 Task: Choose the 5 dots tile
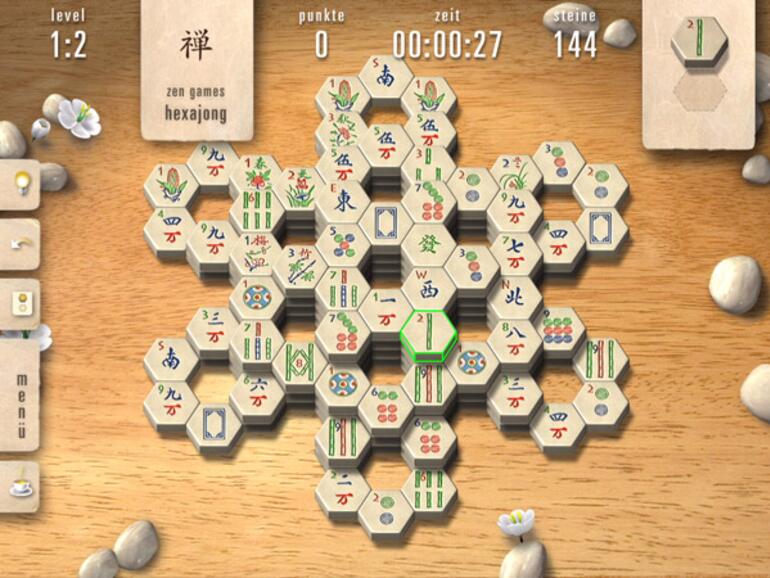tap(343, 243)
